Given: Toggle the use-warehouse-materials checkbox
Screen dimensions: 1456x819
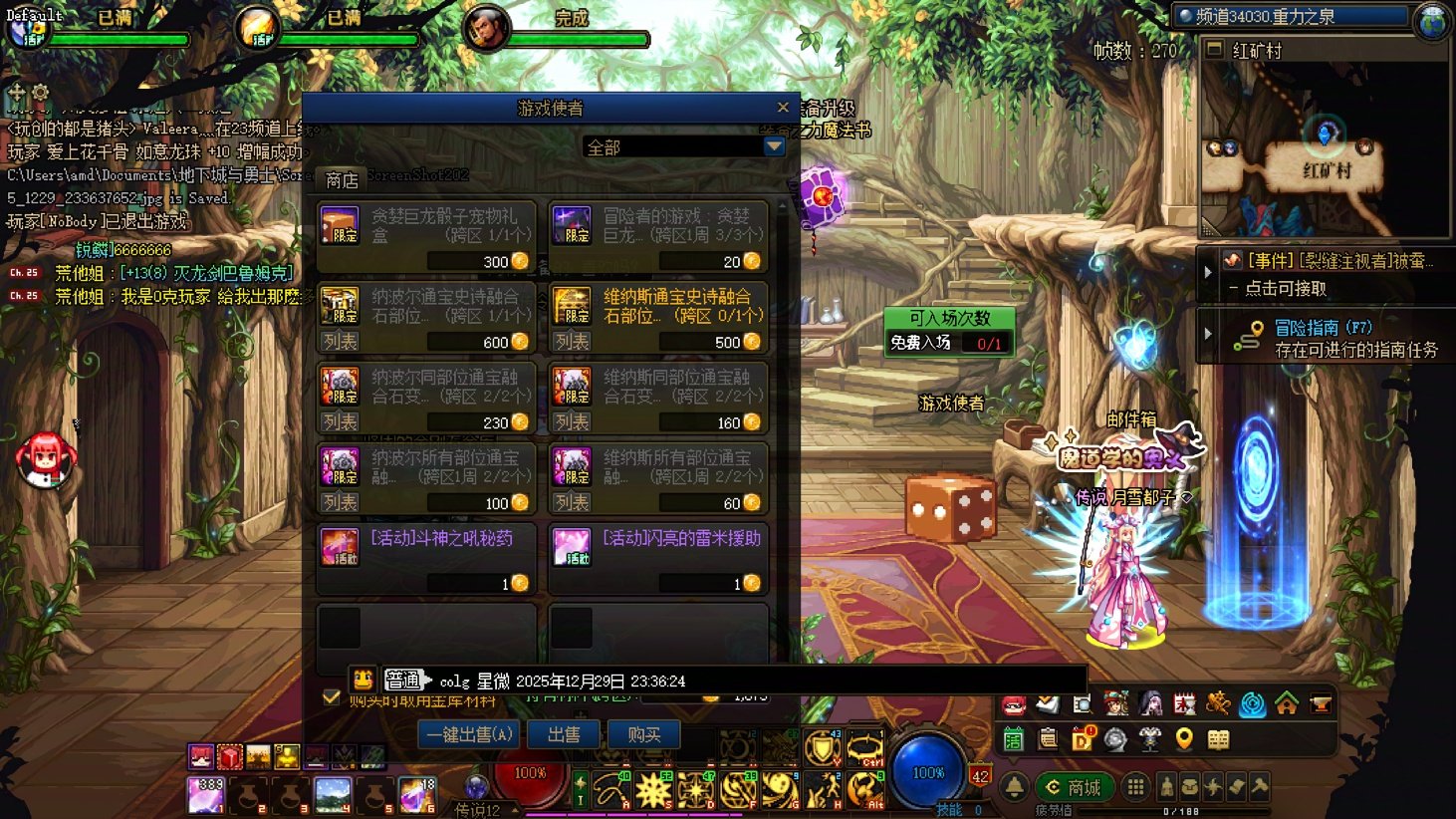Looking at the screenshot, I should point(332,697).
